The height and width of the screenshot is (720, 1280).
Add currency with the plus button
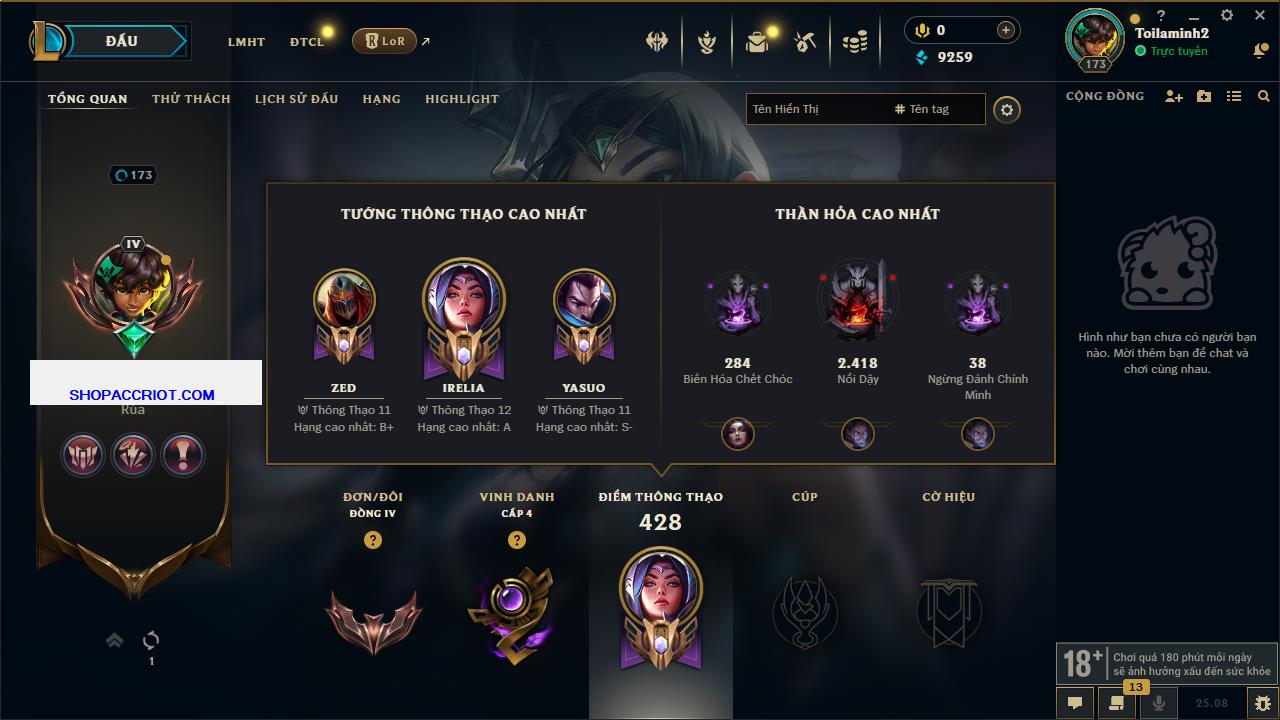[1005, 30]
